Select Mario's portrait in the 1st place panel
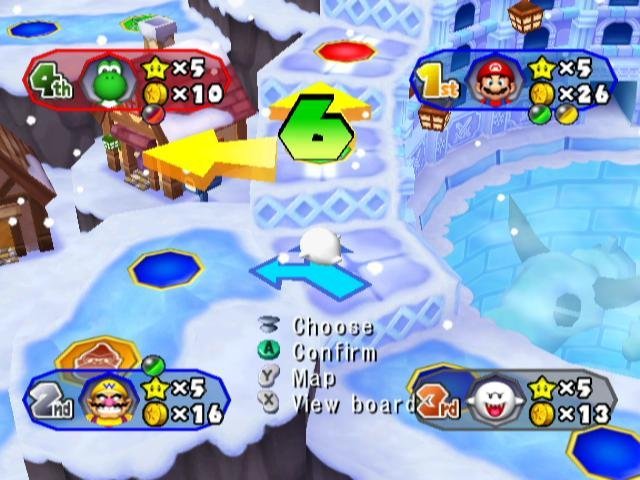640x480 pixels. 492,81
